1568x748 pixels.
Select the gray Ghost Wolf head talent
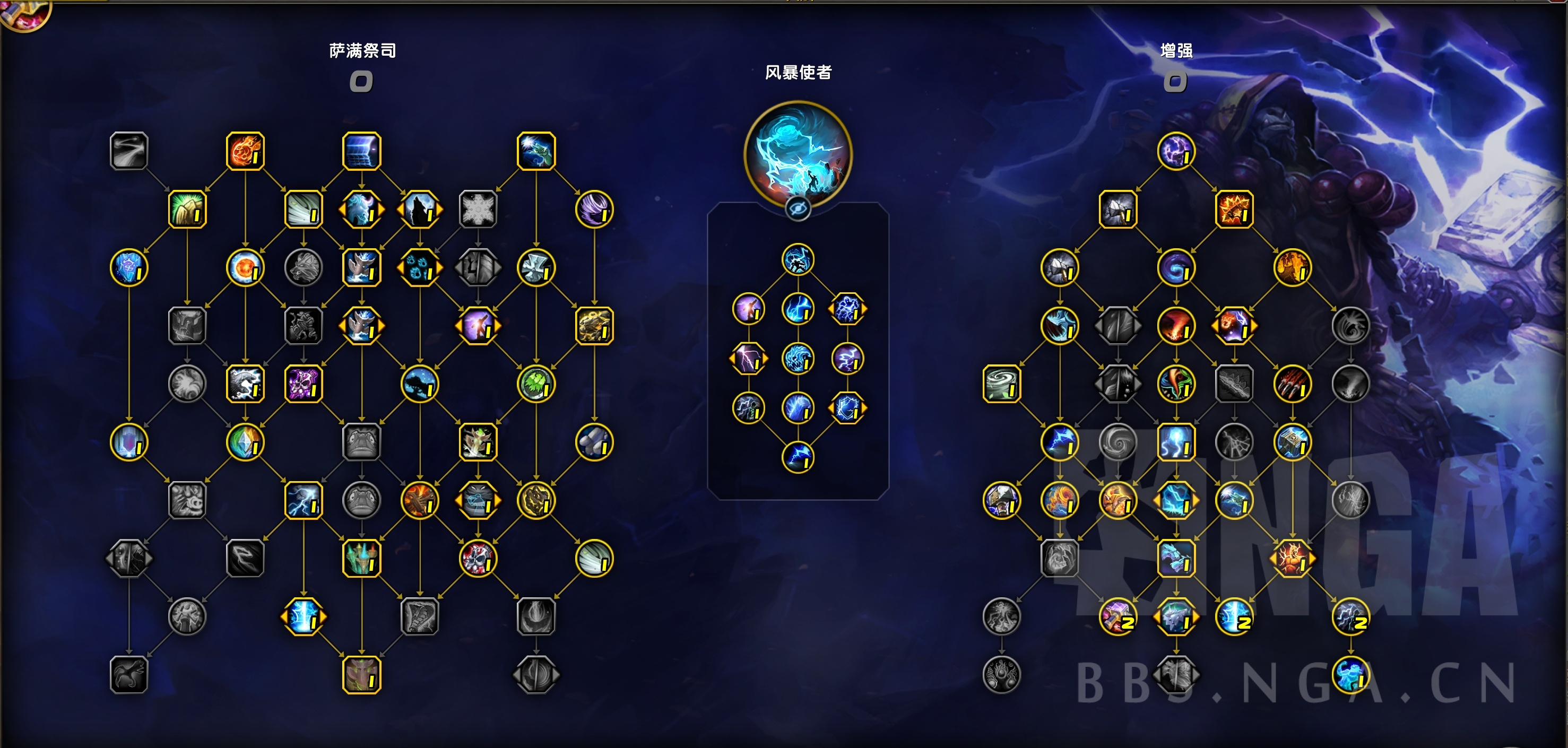pyautogui.click(x=303, y=268)
